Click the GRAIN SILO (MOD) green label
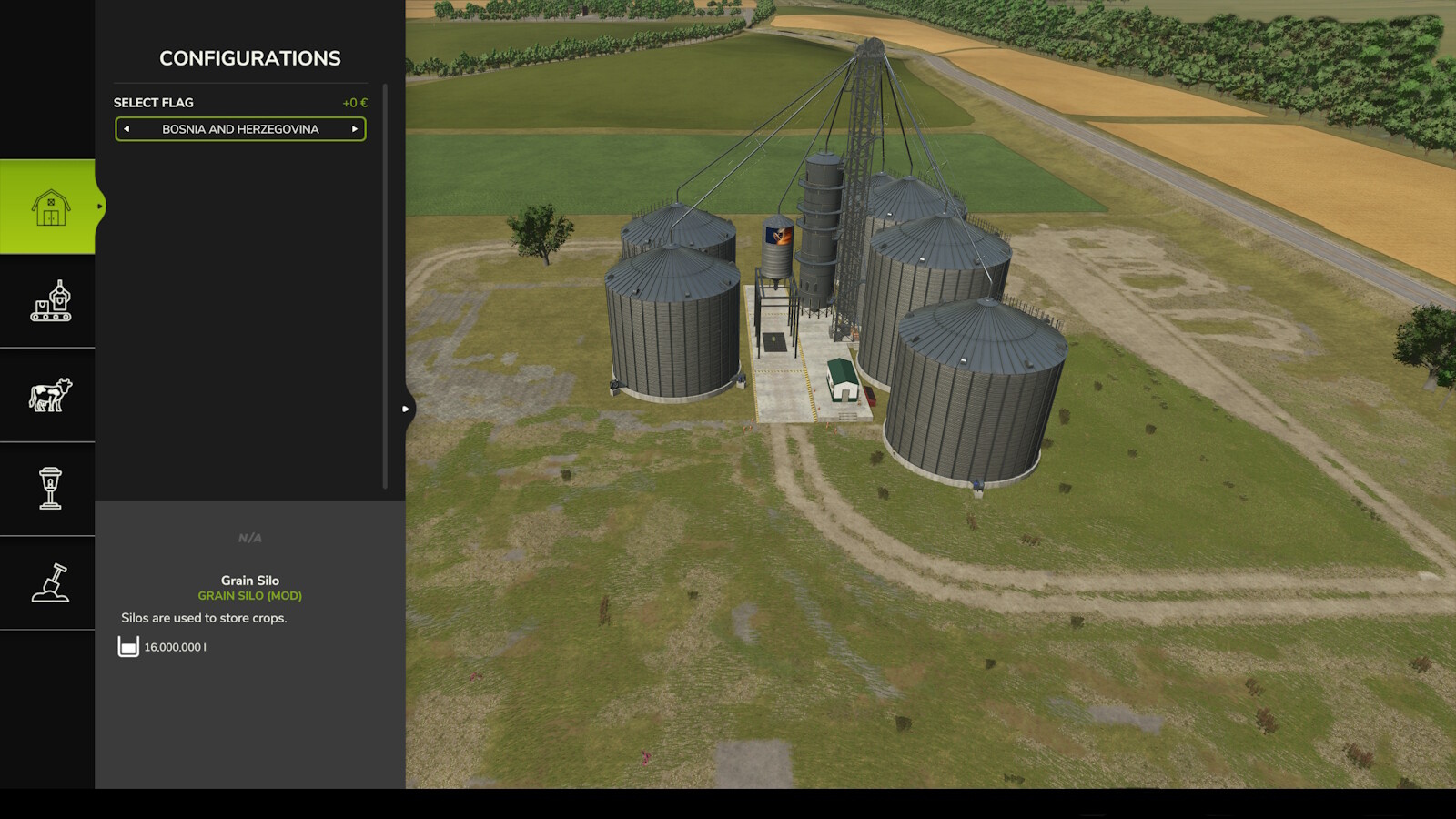This screenshot has width=1456, height=819. click(x=248, y=595)
